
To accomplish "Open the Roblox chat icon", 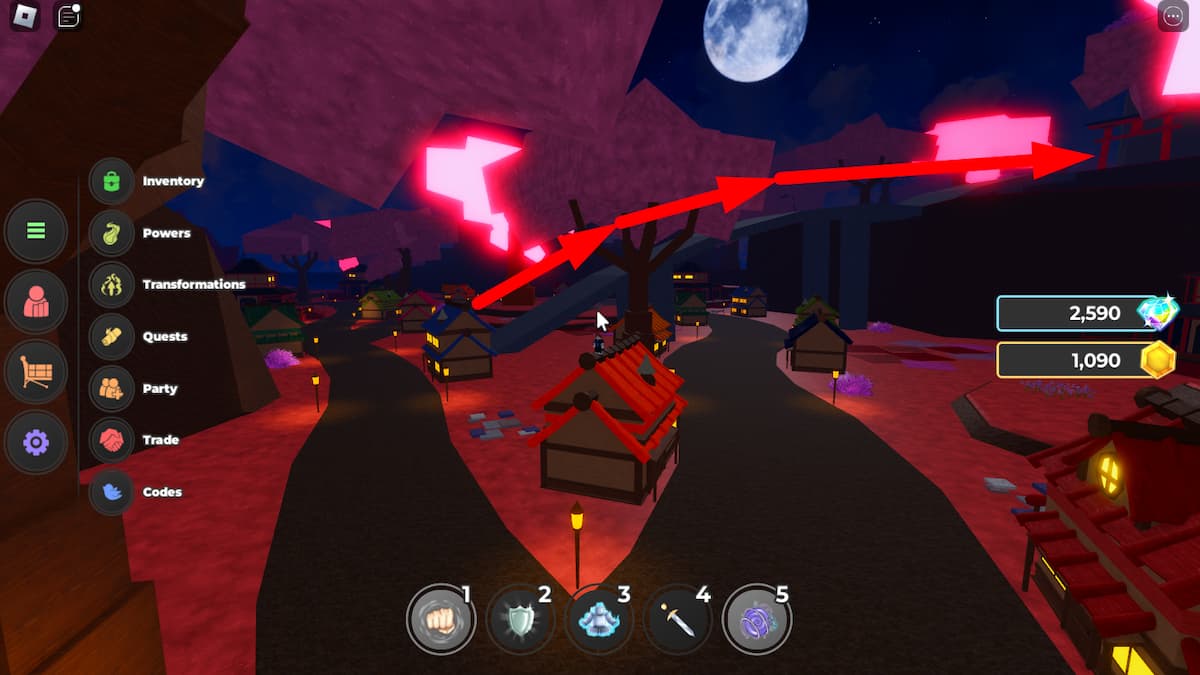I will point(68,17).
